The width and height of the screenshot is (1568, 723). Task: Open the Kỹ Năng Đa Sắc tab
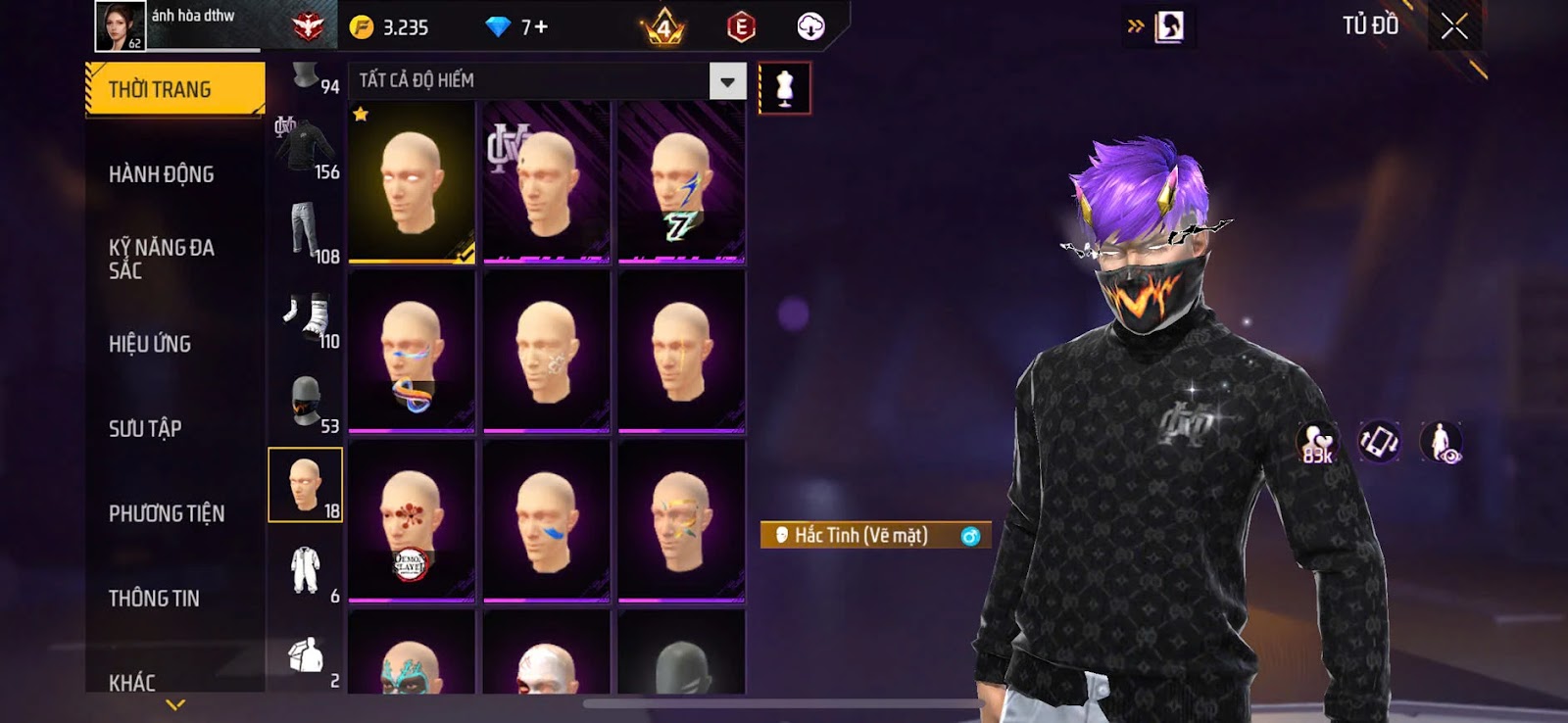[x=162, y=259]
